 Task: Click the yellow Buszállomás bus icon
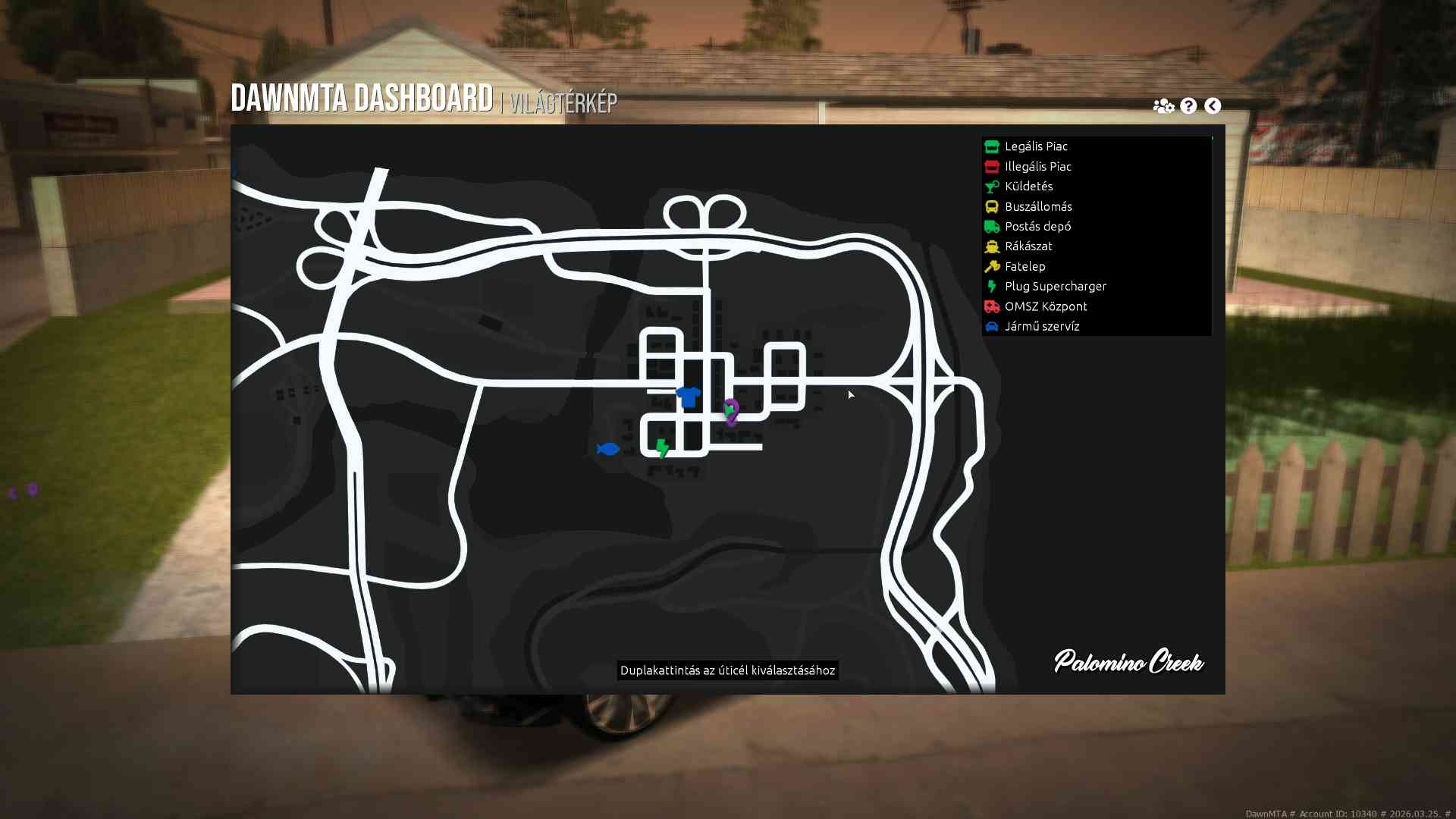point(992,206)
